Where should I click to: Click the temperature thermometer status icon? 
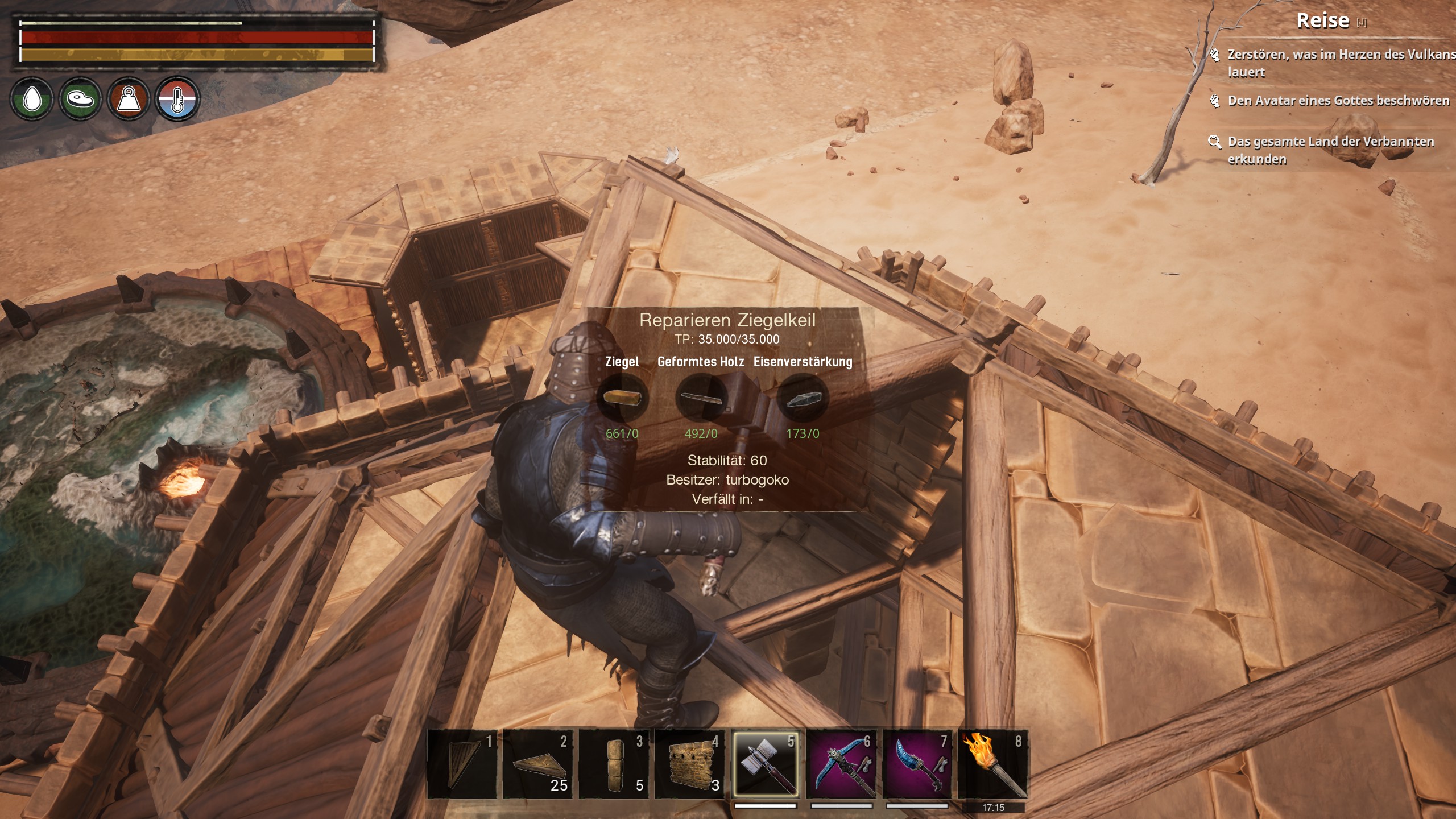coord(177,100)
